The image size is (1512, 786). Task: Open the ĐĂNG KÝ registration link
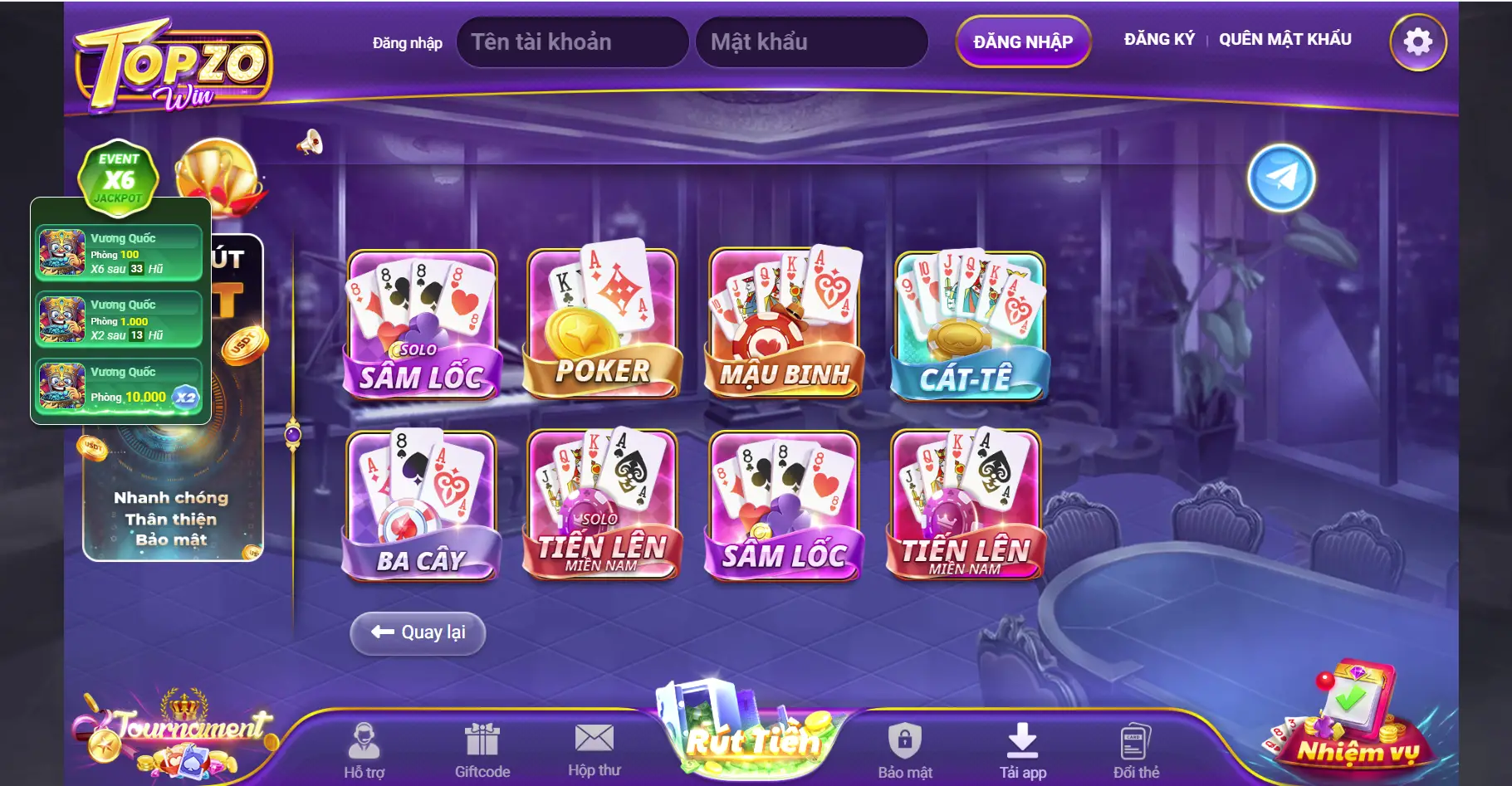1160,37
